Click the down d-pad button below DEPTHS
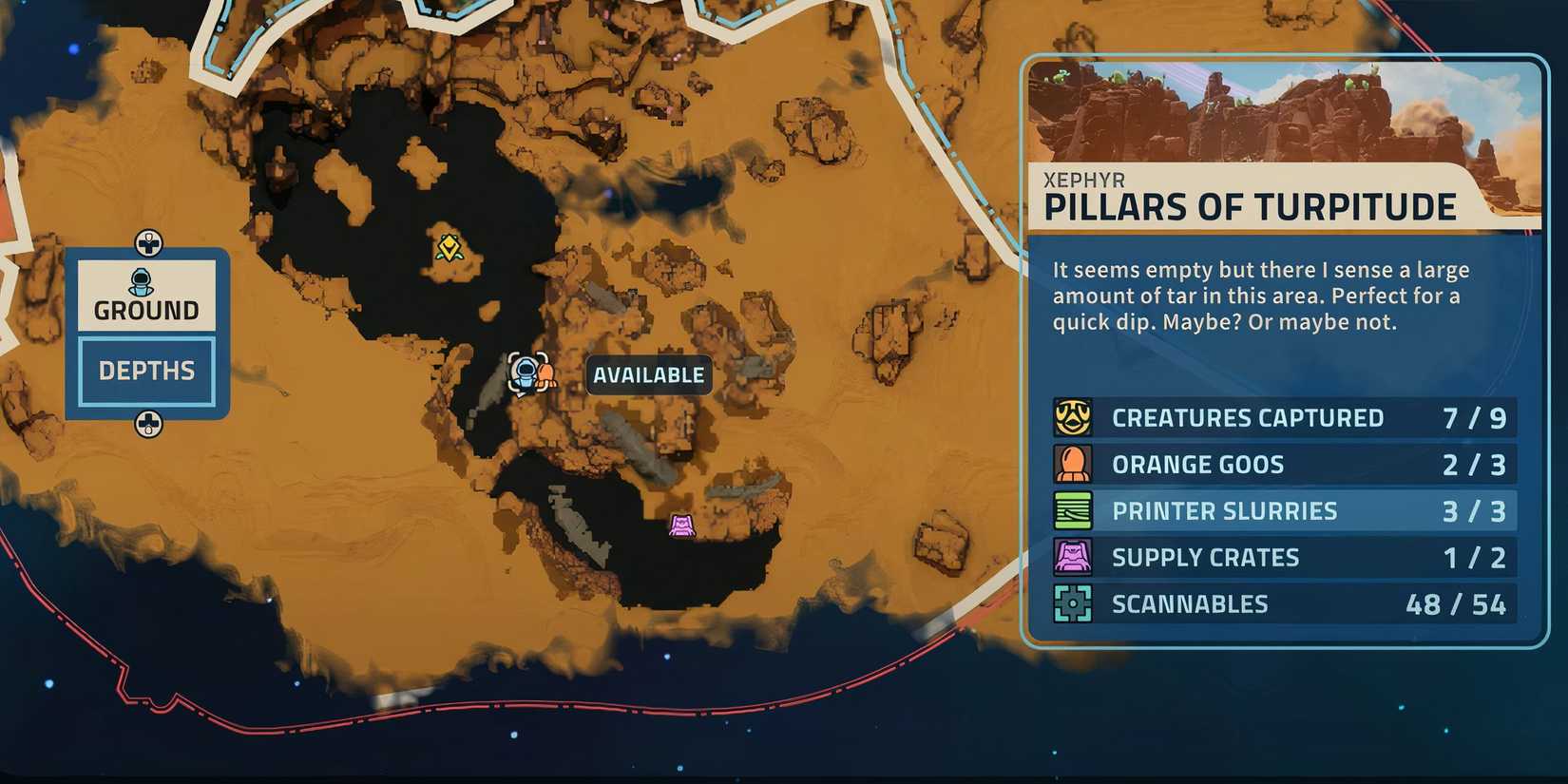The height and width of the screenshot is (784, 1568). 147,424
